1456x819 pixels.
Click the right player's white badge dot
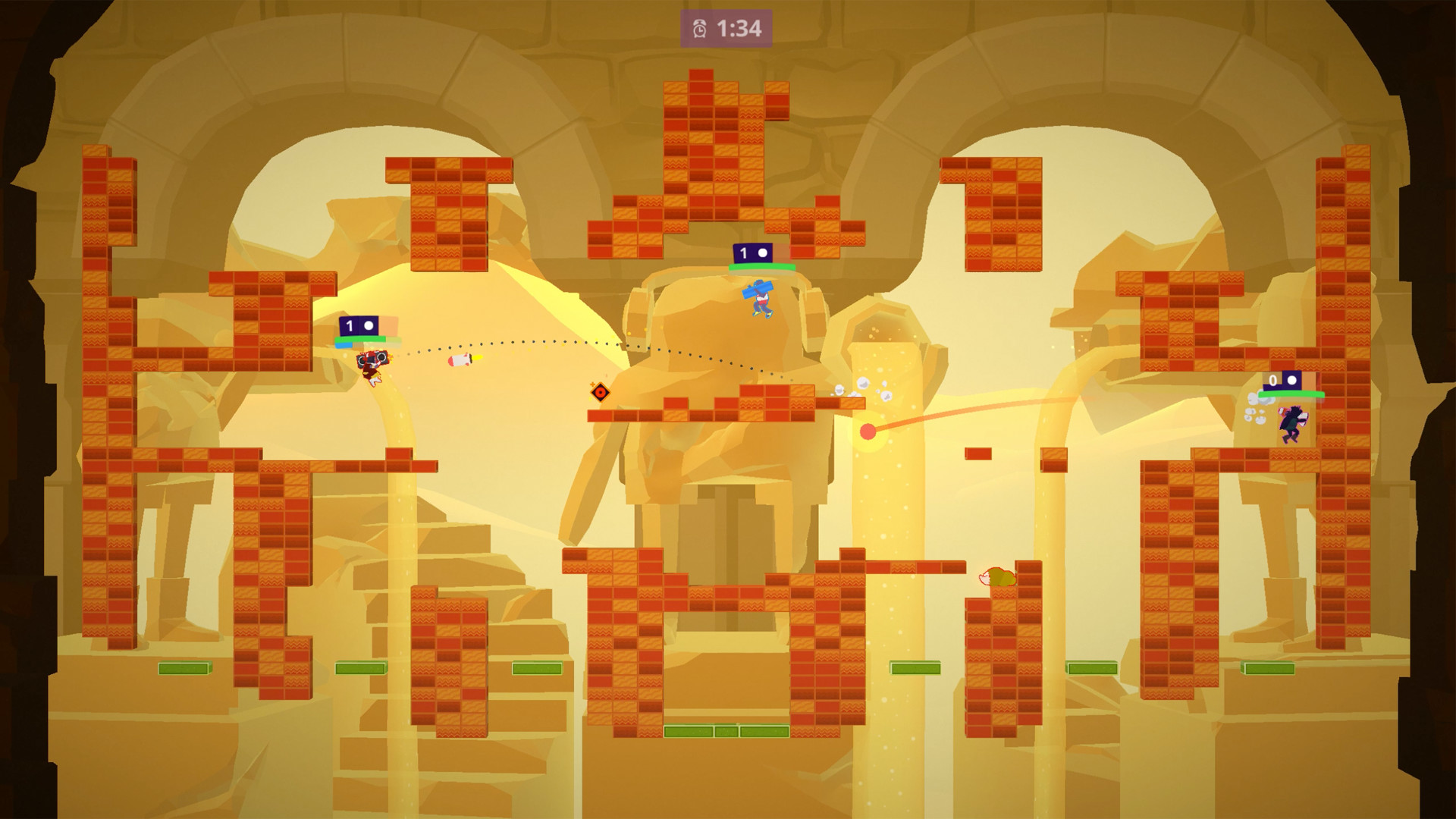(x=1291, y=381)
